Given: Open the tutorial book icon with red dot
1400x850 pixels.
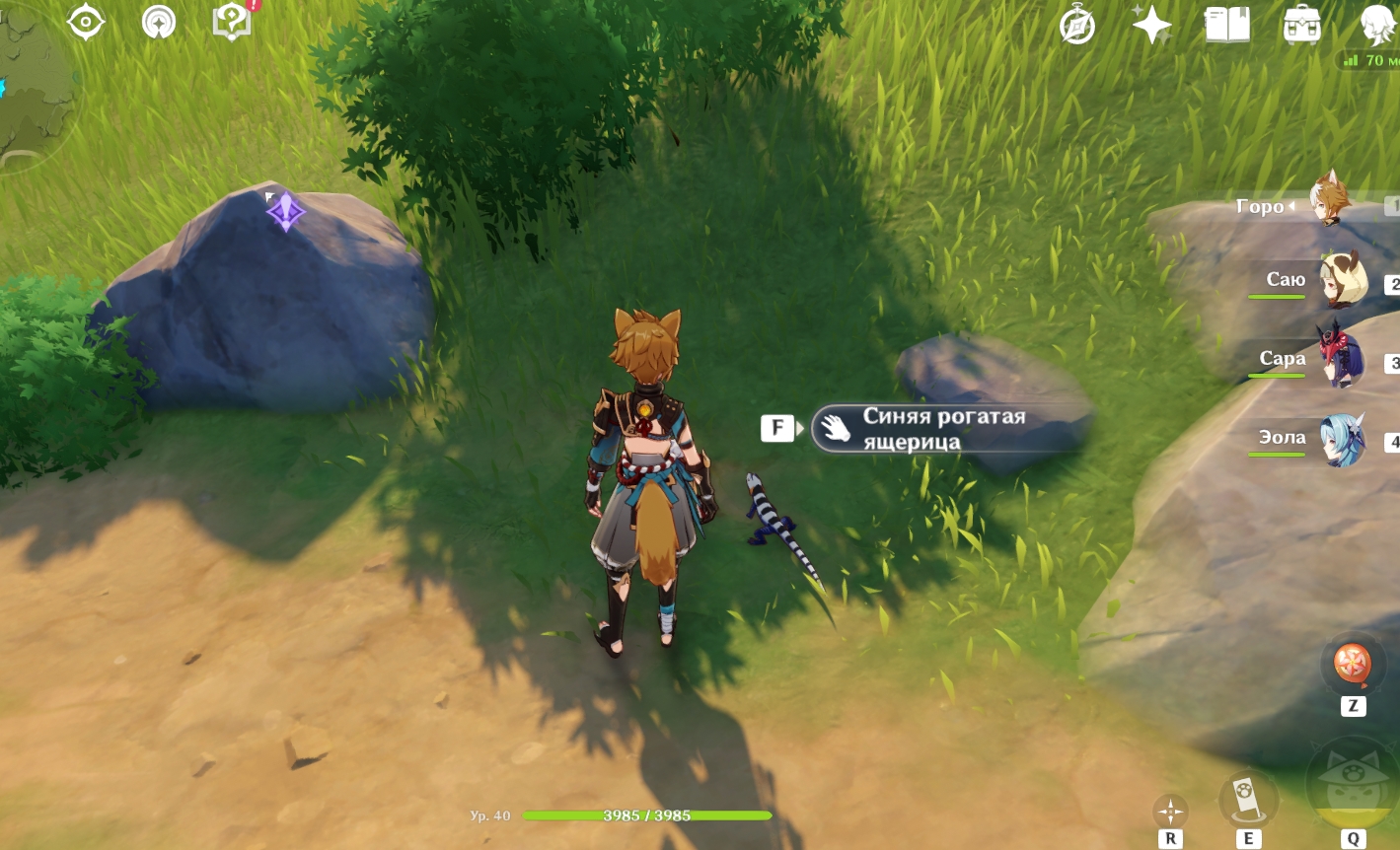Looking at the screenshot, I should tap(233, 22).
